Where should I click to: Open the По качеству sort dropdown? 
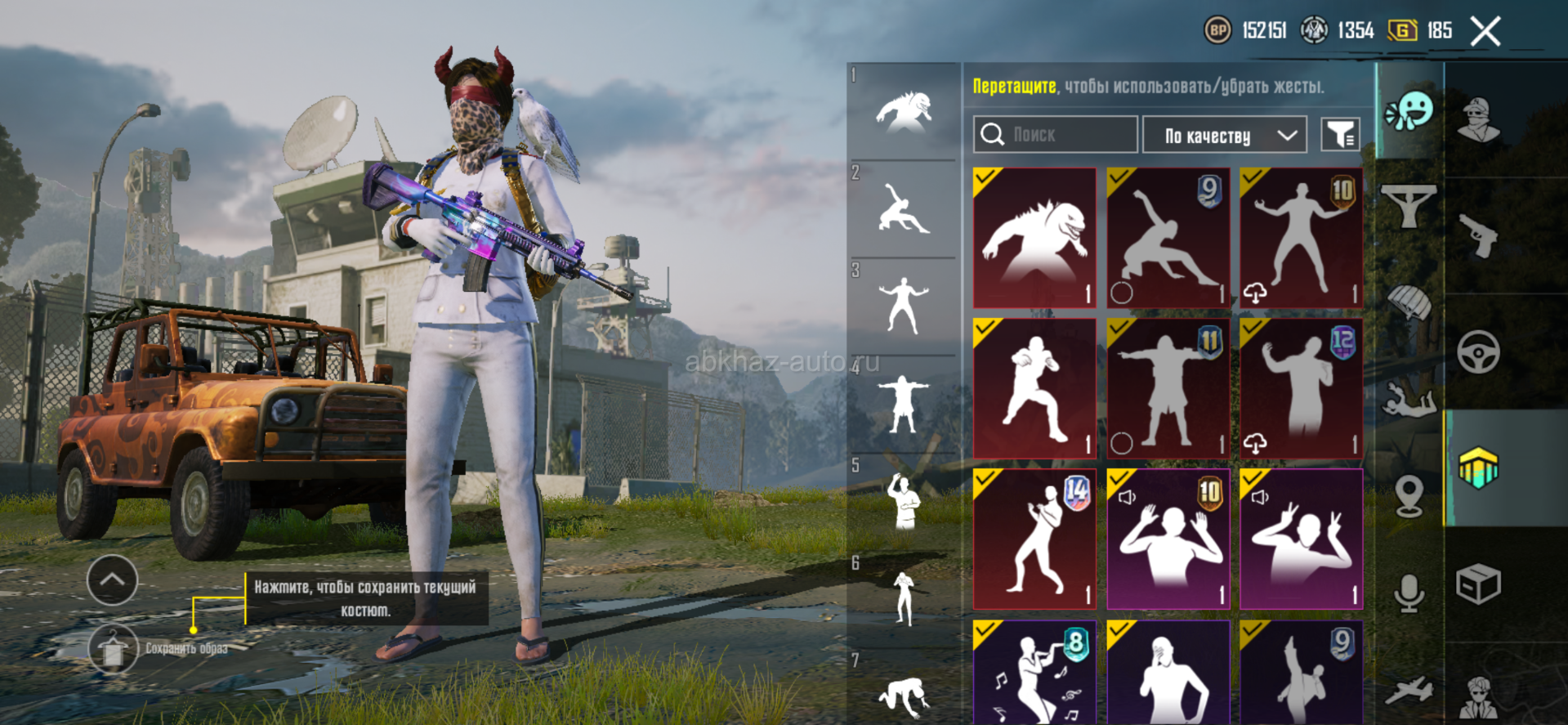[1224, 136]
